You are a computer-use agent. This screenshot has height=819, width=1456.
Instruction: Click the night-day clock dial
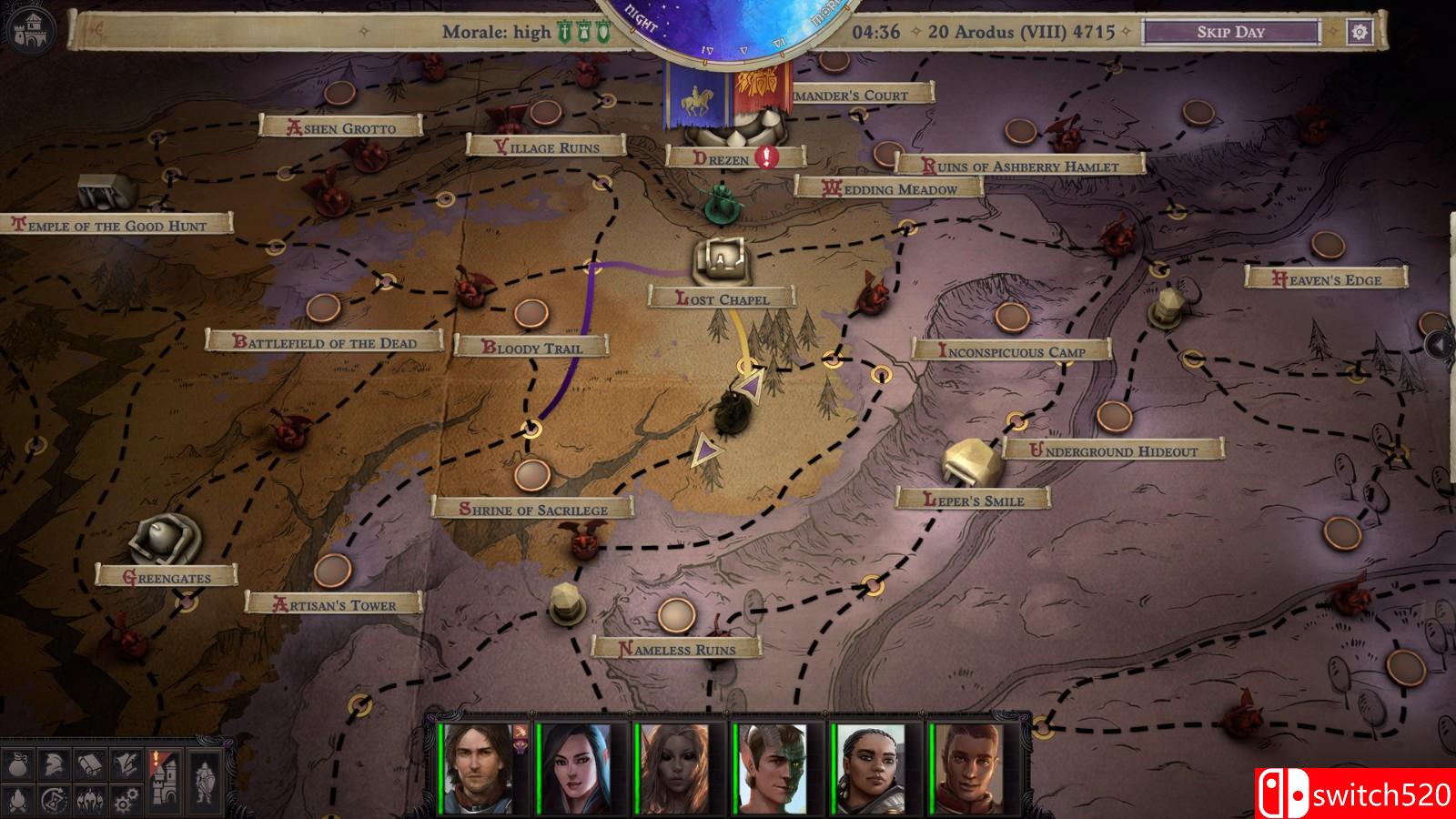click(722, 23)
